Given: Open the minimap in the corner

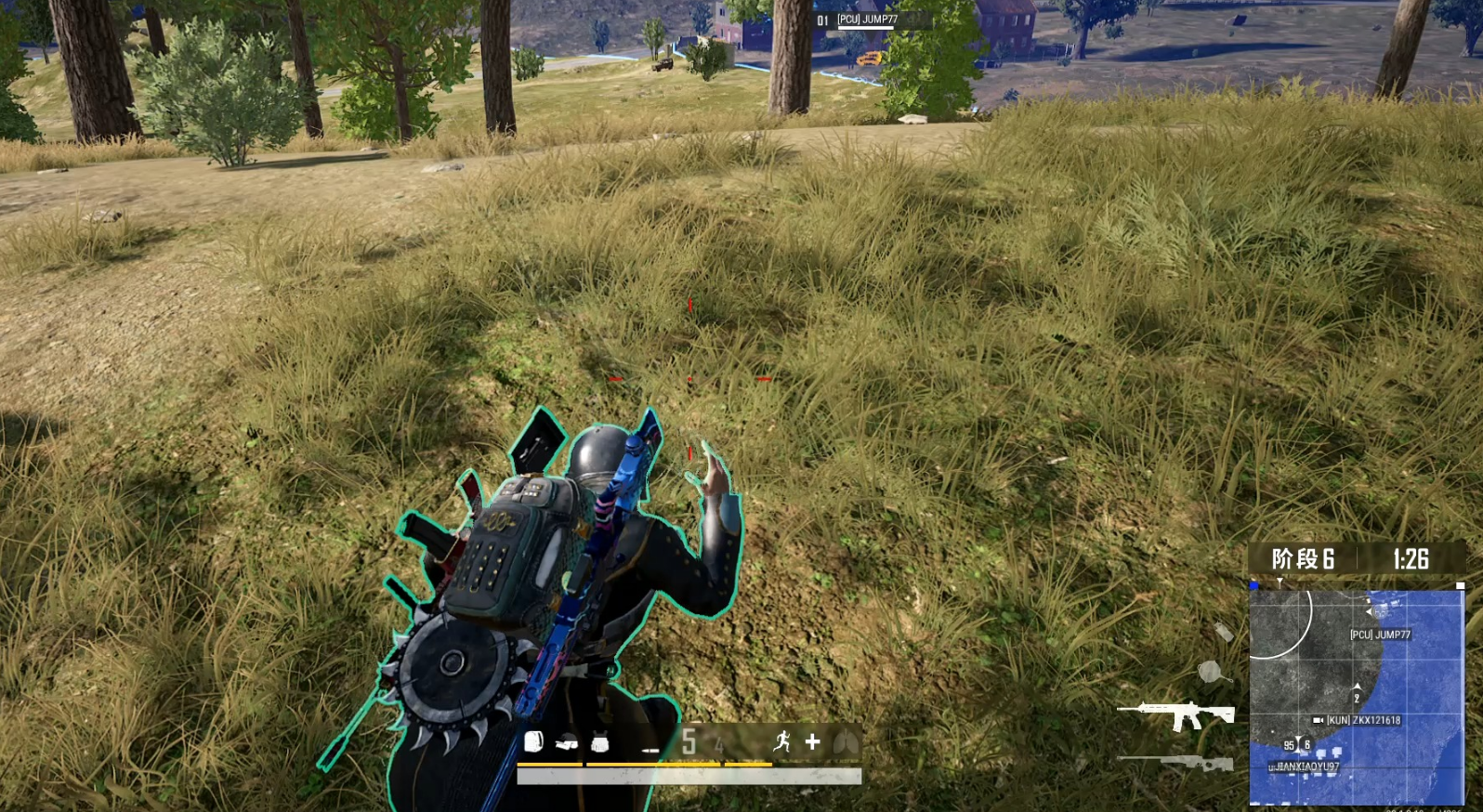Looking at the screenshot, I should (1357, 697).
